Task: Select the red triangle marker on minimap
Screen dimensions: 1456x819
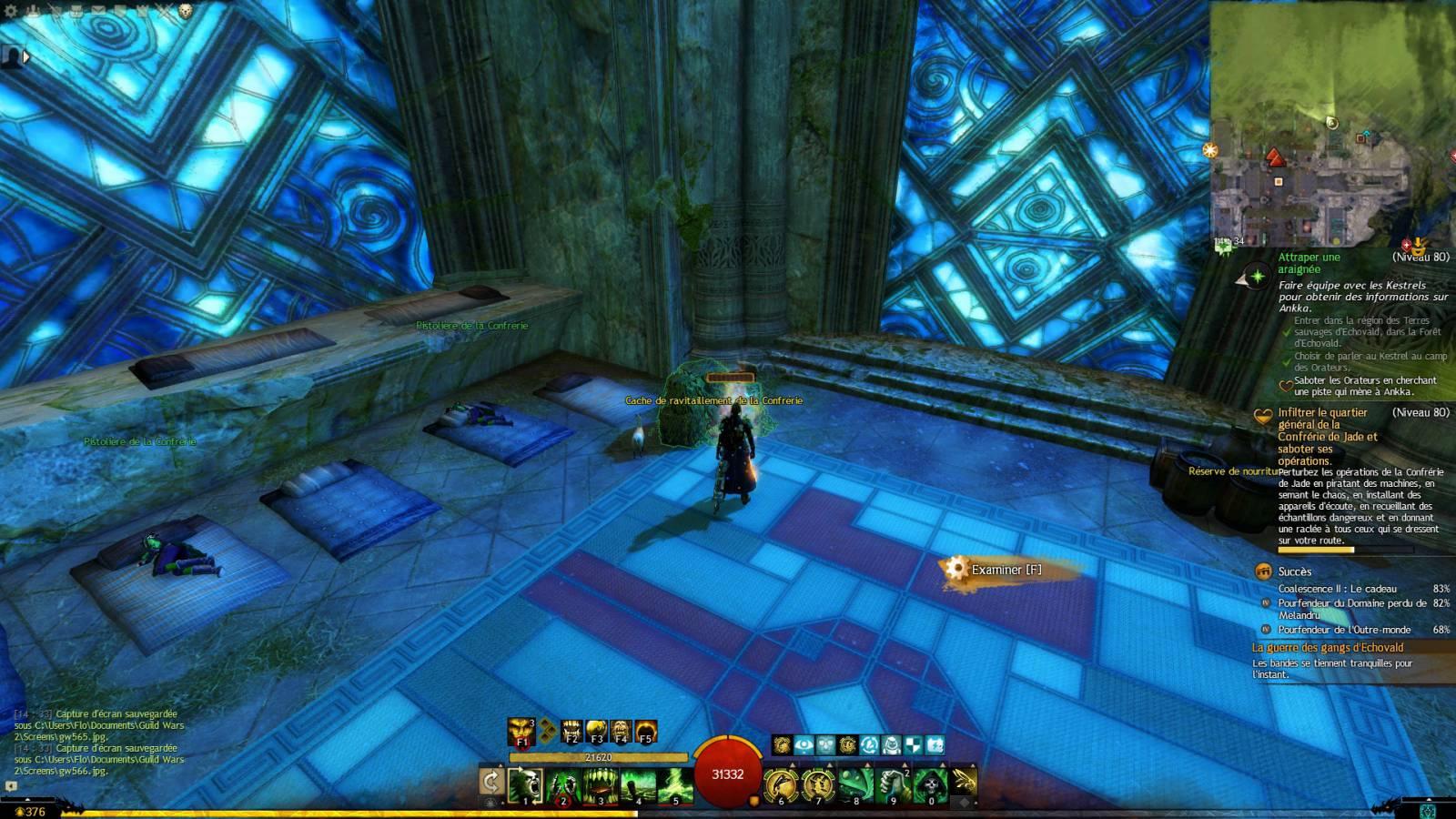Action: (1274, 158)
